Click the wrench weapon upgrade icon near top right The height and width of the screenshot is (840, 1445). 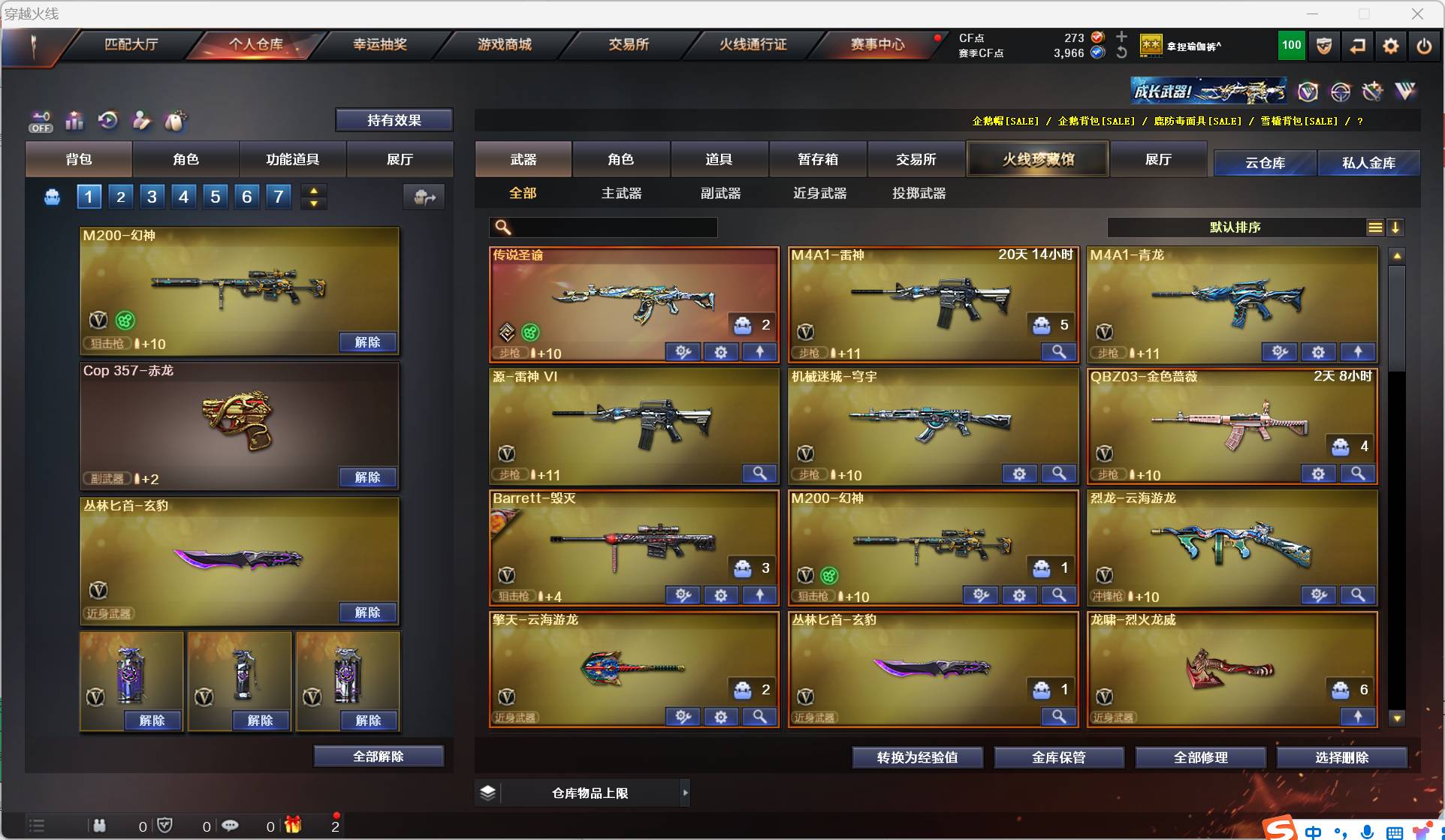pyautogui.click(x=1373, y=92)
